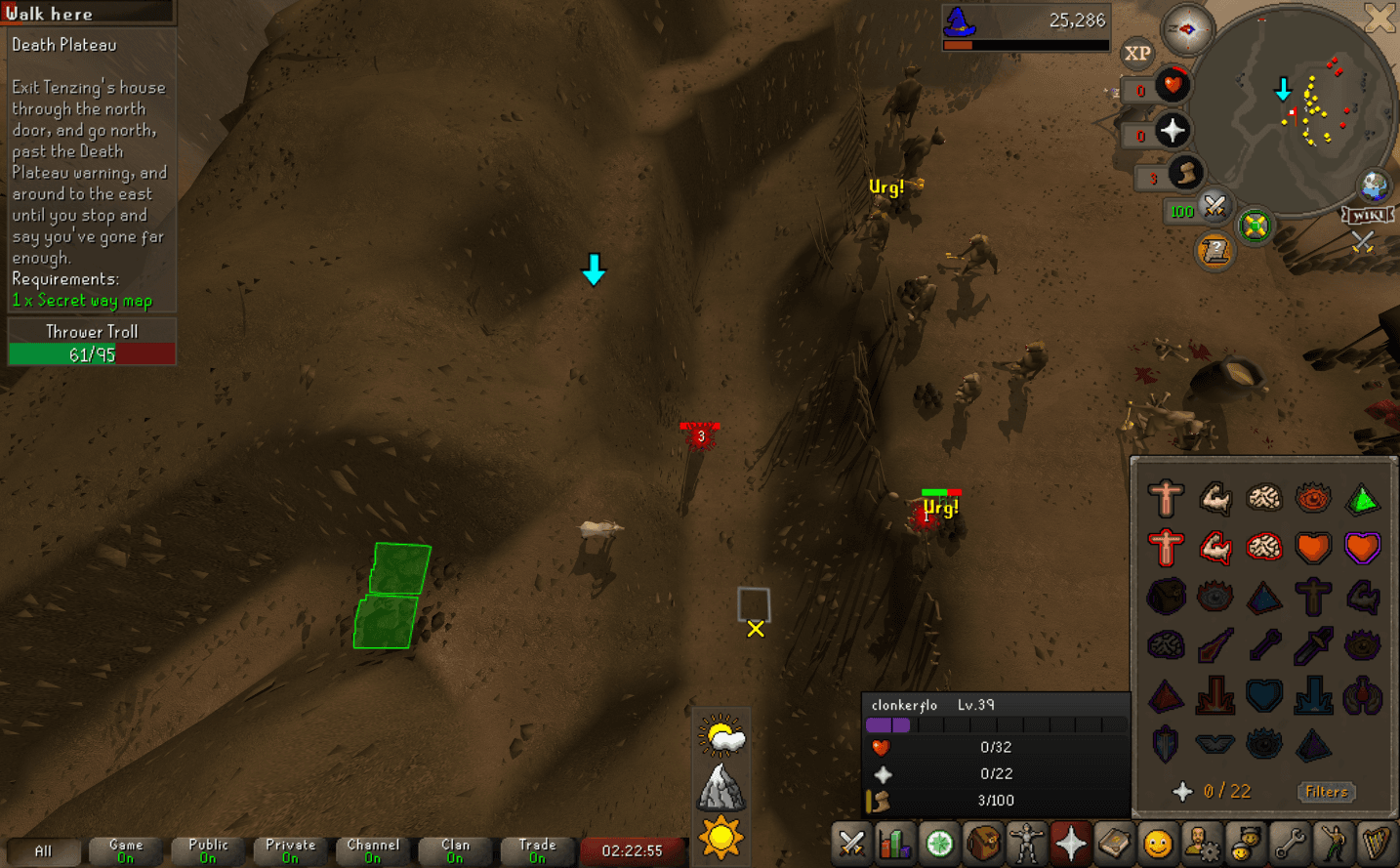Activate the Protect Item prayer
Viewport: 1400px width, 868px height.
[x=1166, y=597]
